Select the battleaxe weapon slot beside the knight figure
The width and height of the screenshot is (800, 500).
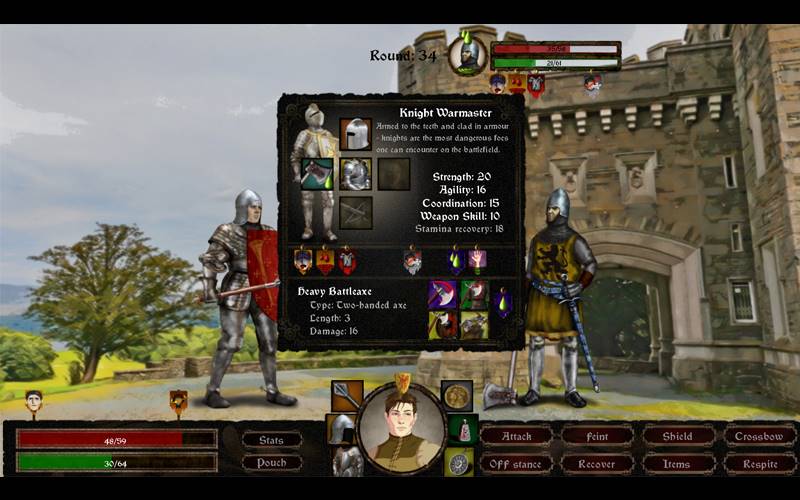(318, 173)
